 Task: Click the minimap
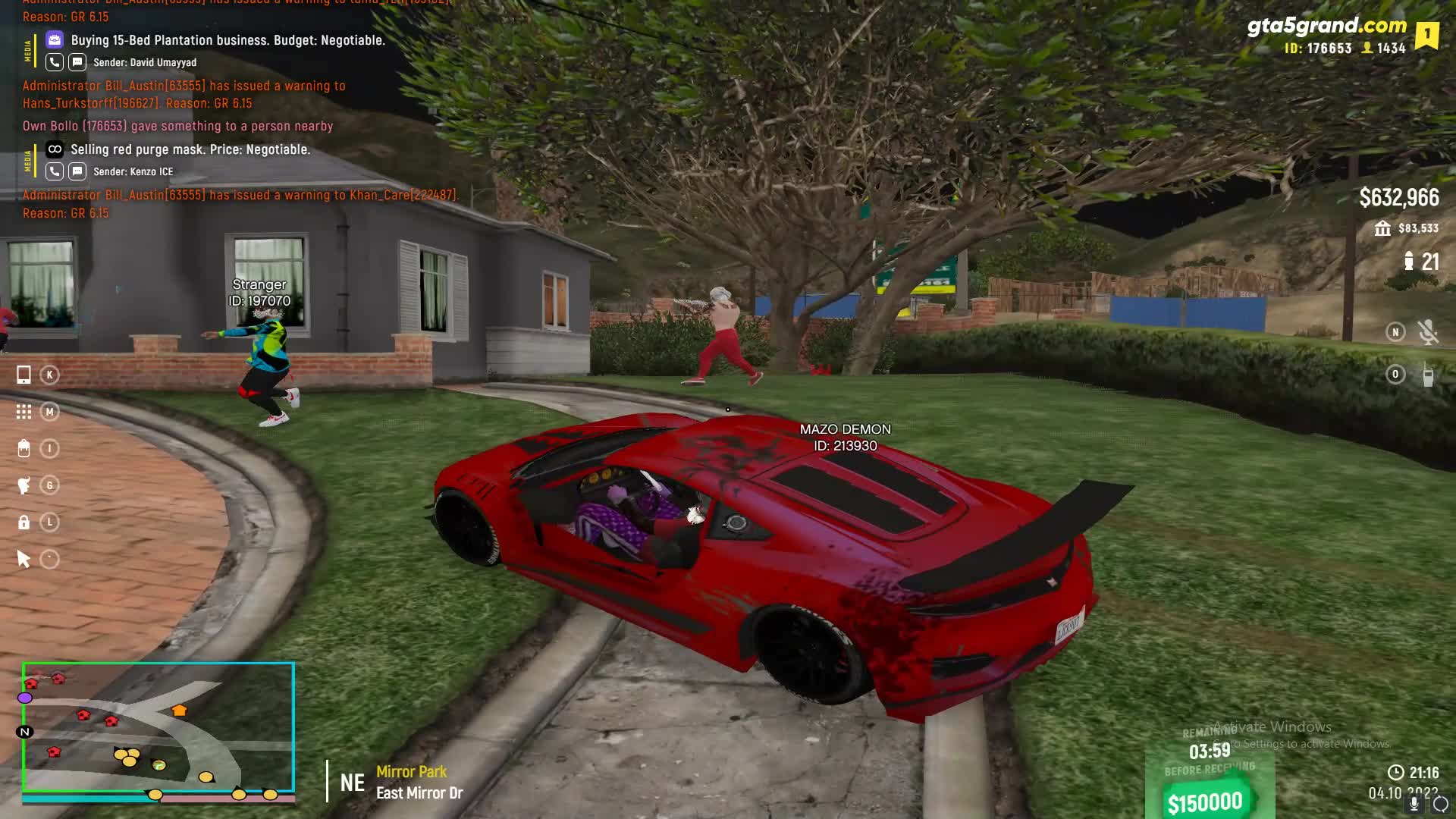coord(158,728)
